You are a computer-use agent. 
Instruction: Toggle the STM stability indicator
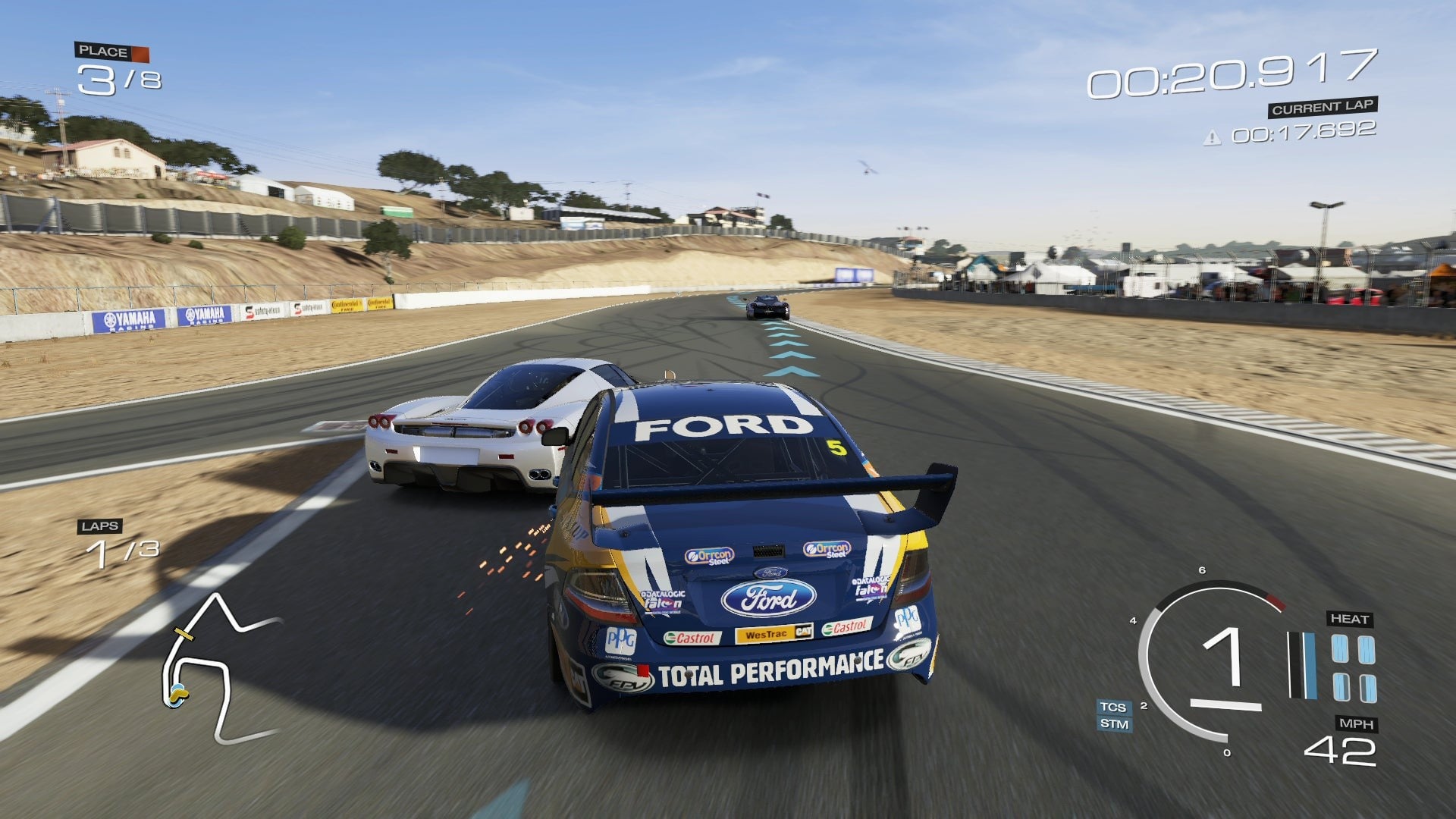click(1114, 724)
